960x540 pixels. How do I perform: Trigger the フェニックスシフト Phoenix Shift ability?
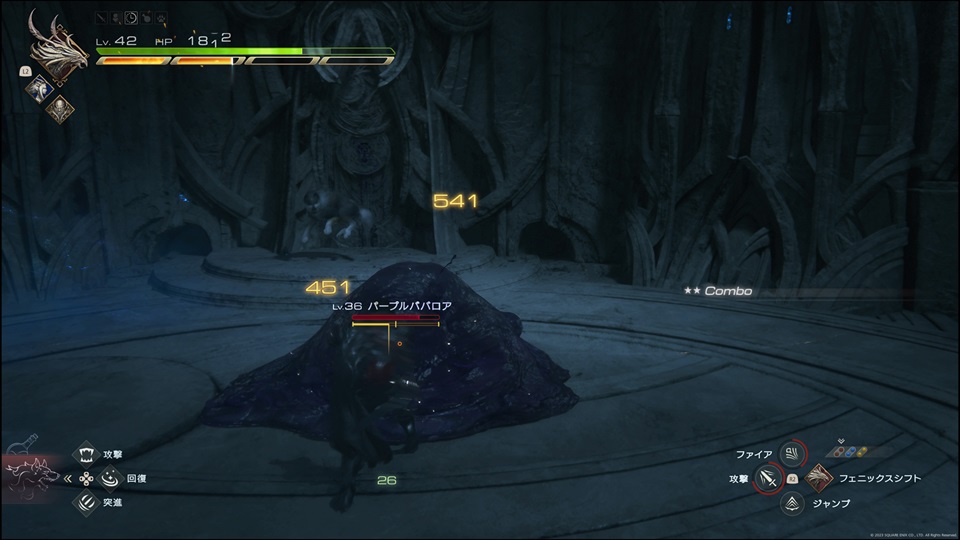pos(818,479)
